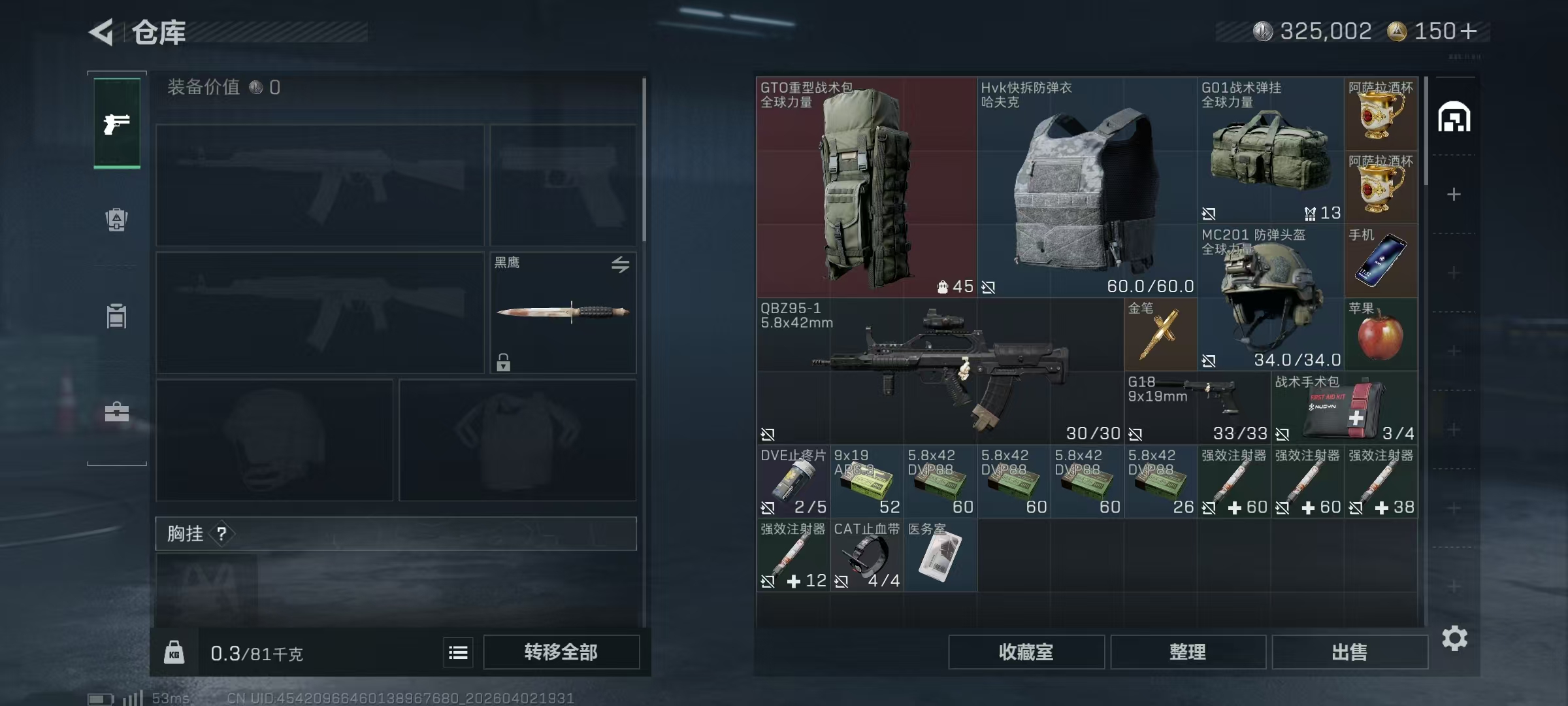Select the 黑鹰 knife slot

coord(563,312)
